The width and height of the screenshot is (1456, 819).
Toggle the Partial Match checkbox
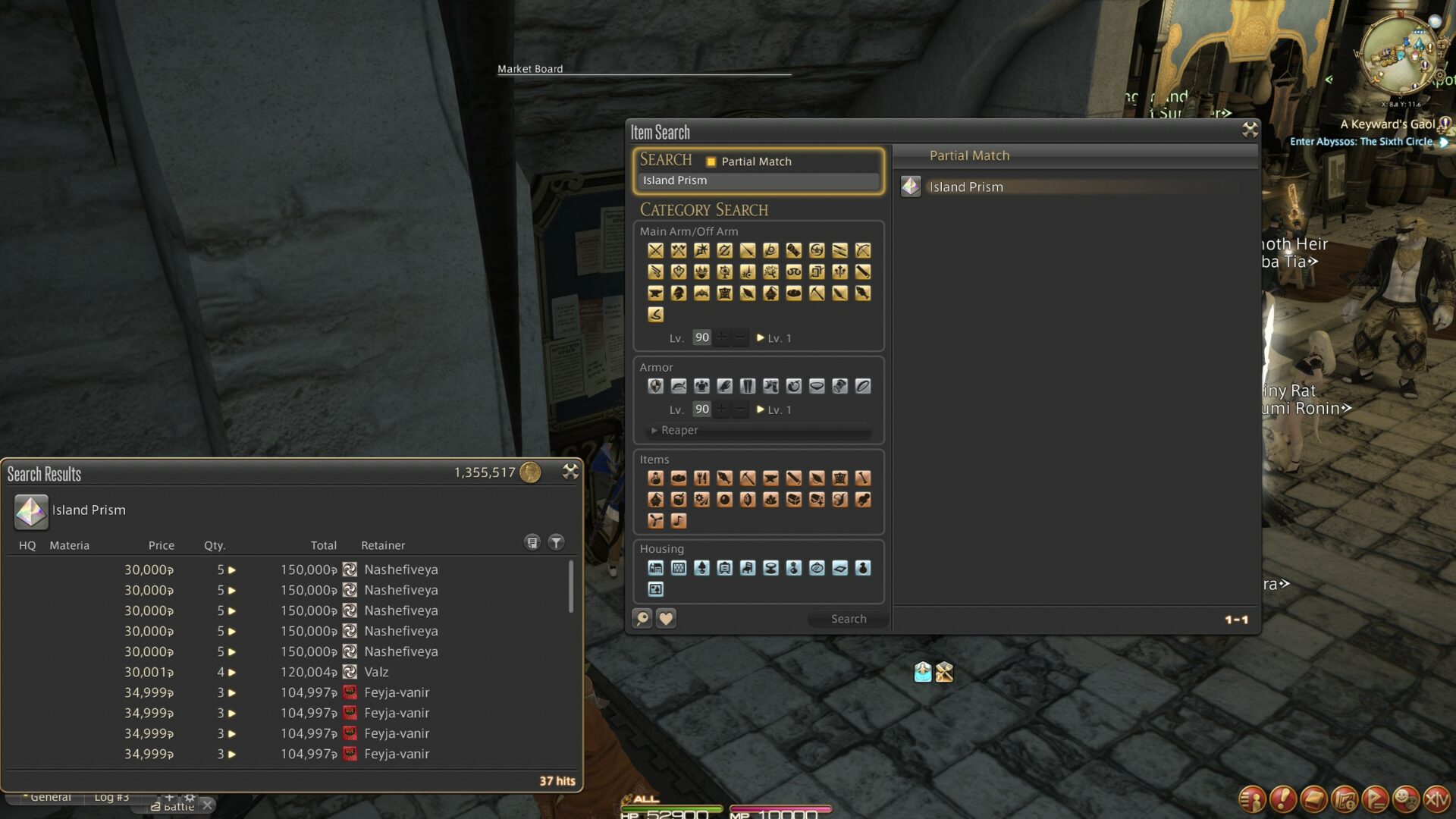tap(711, 162)
